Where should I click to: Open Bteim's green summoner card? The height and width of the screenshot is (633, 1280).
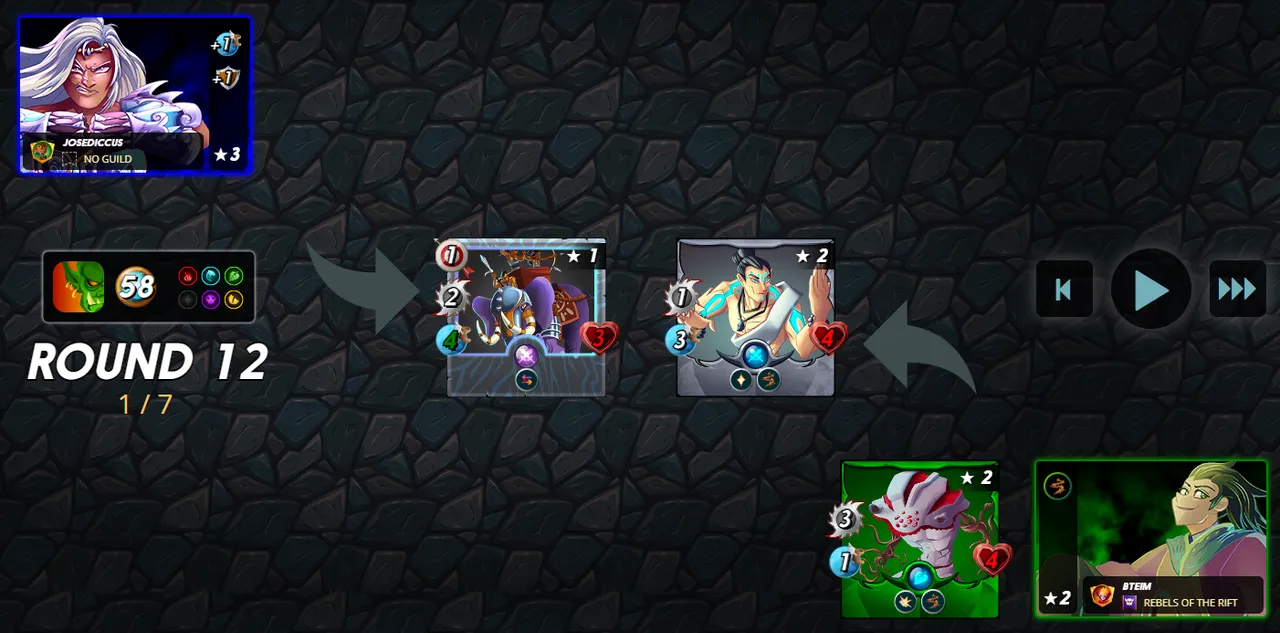[1150, 538]
